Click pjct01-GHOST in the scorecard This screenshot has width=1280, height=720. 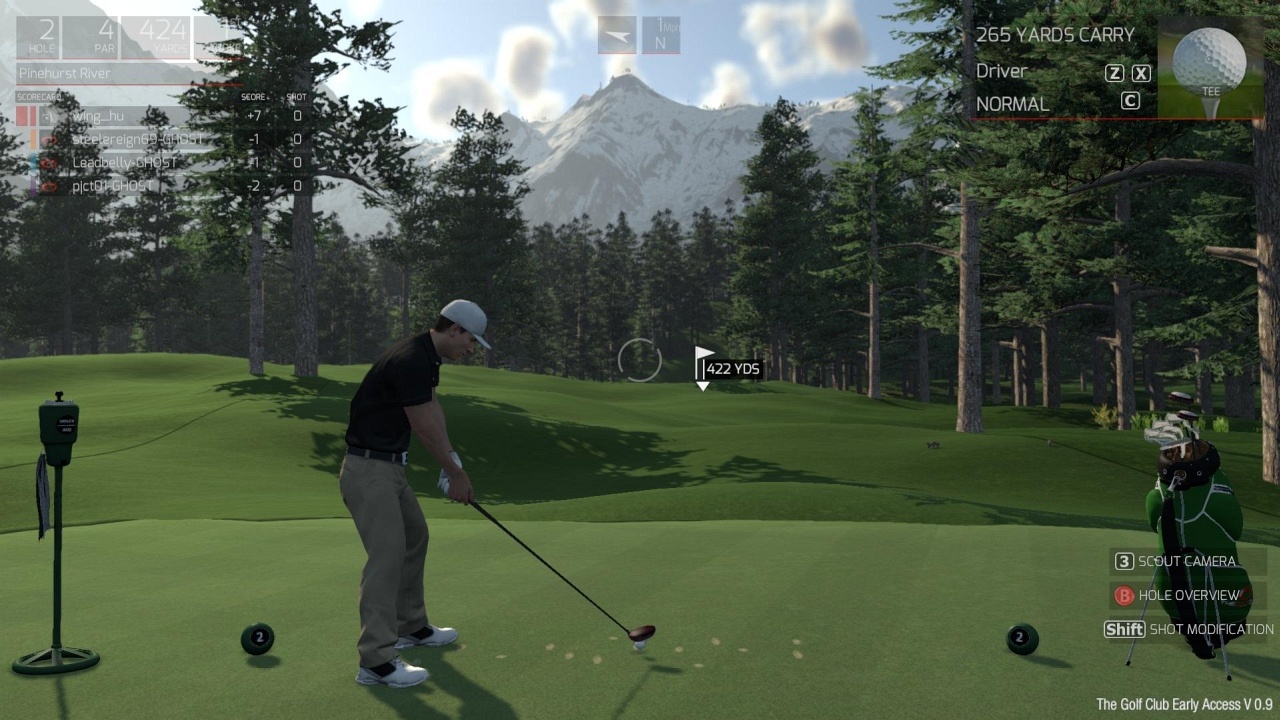[112, 186]
